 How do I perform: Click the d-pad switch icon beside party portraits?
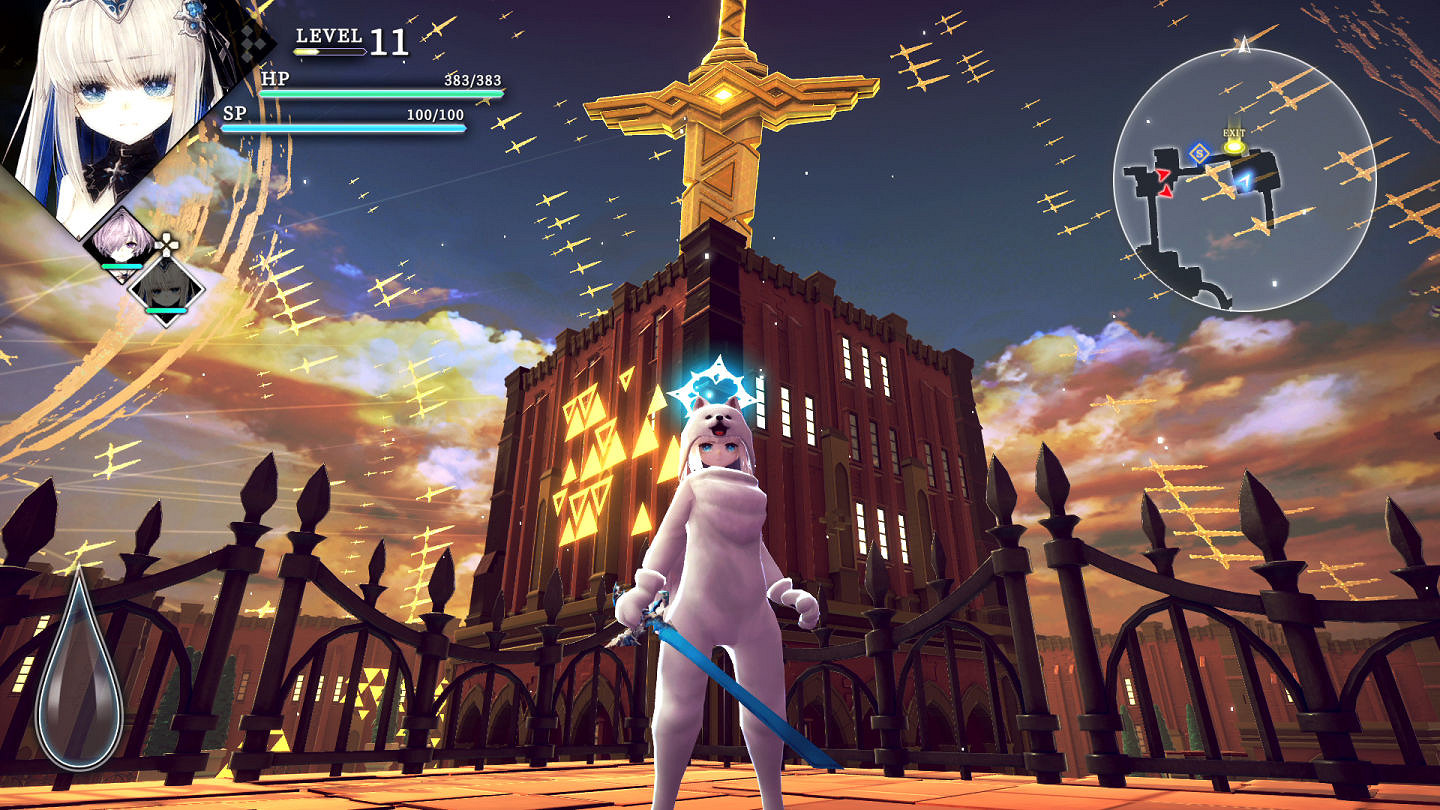pyautogui.click(x=167, y=244)
